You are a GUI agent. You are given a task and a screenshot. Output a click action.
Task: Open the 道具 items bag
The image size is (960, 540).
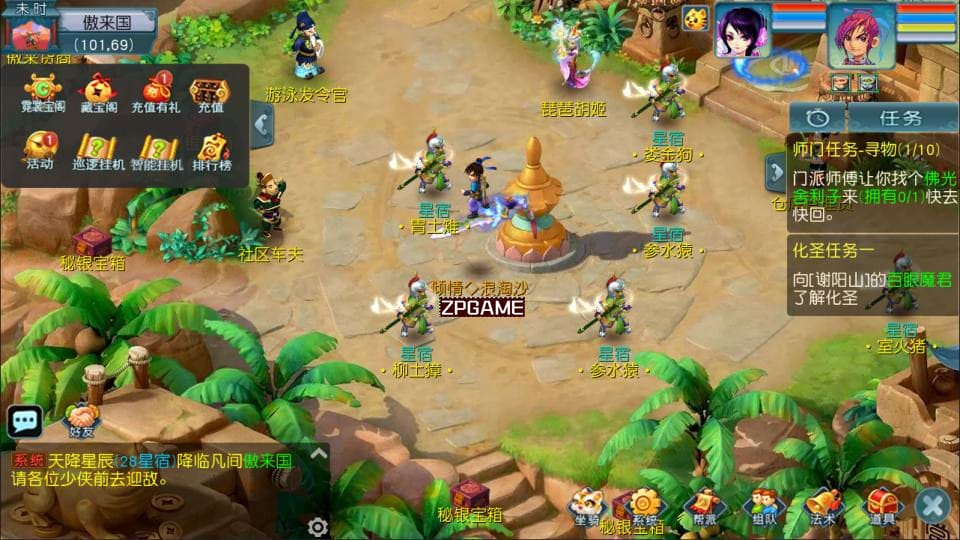(881, 505)
